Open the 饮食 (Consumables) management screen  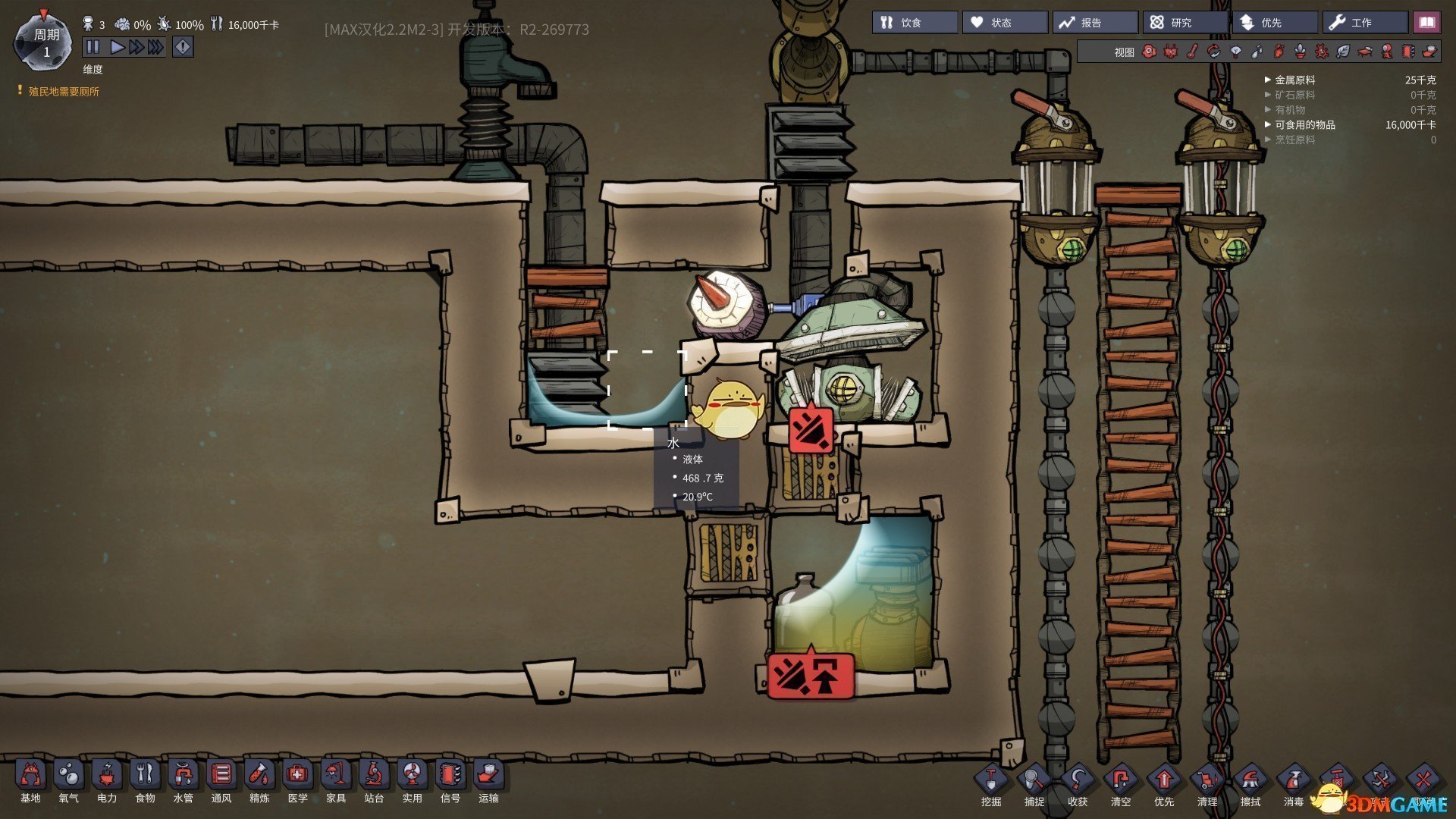[x=915, y=23]
